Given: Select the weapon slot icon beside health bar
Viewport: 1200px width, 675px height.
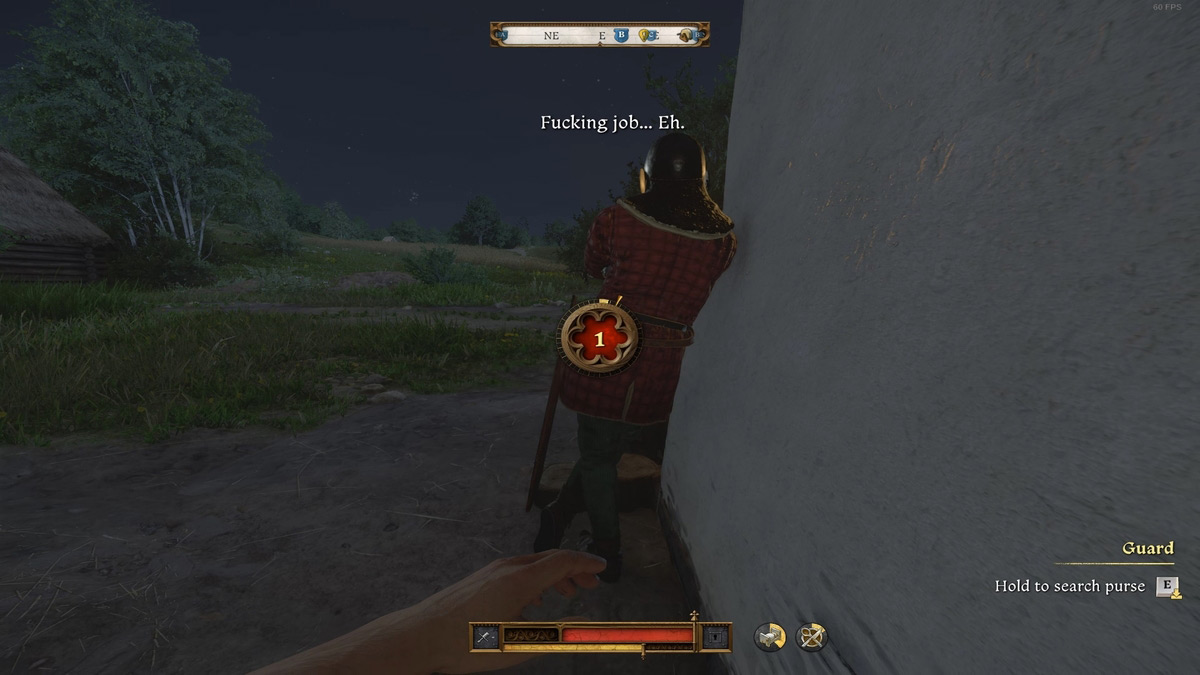Looking at the screenshot, I should pyautogui.click(x=485, y=636).
